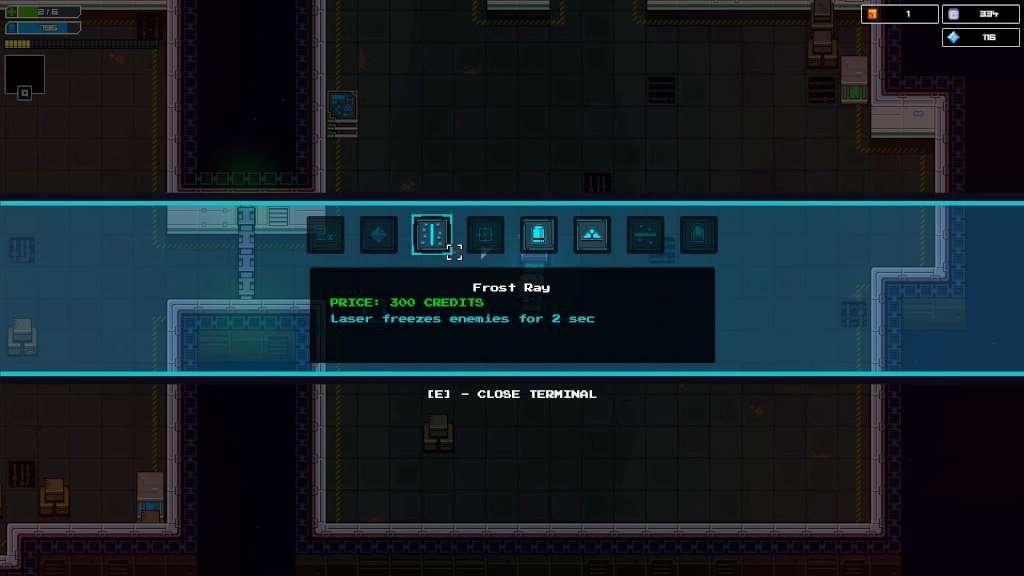Image resolution: width=1024 pixels, height=576 pixels.
Task: Choose the dimmed diamond-shaped upgrade icon
Action: point(378,235)
